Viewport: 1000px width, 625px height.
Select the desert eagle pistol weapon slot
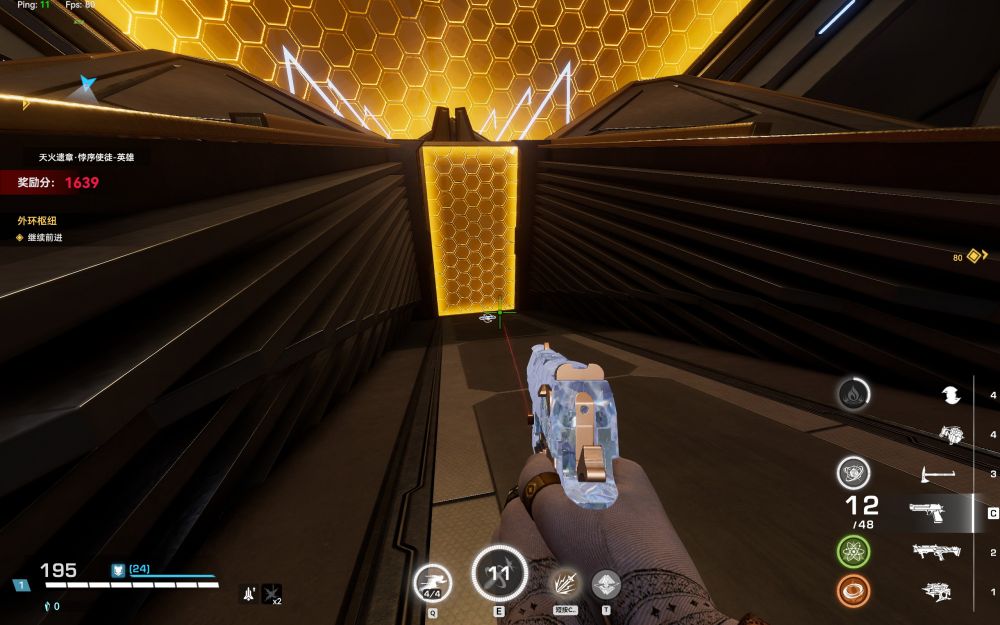click(929, 513)
